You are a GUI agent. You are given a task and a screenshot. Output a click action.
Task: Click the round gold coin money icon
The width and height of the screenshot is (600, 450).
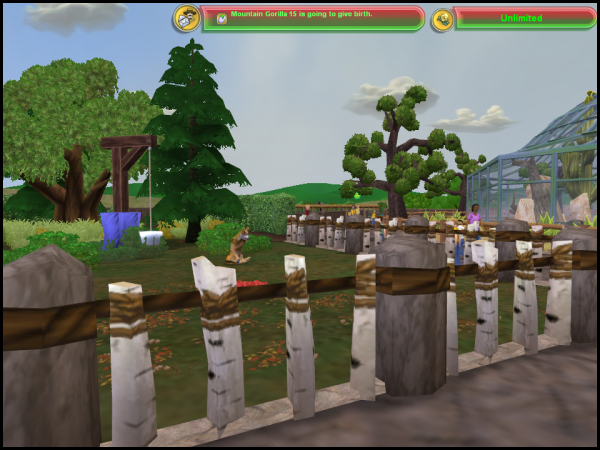click(442, 19)
